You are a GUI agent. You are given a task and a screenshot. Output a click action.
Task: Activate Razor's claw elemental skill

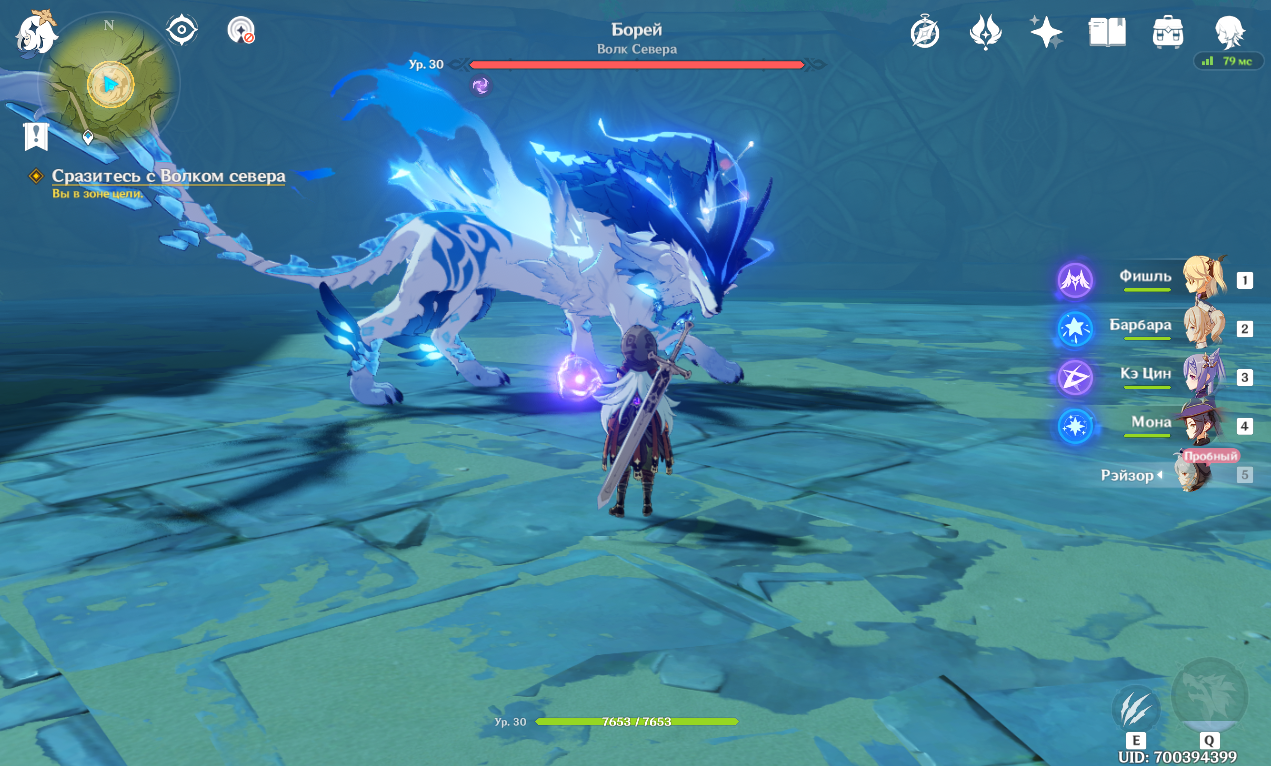1136,709
